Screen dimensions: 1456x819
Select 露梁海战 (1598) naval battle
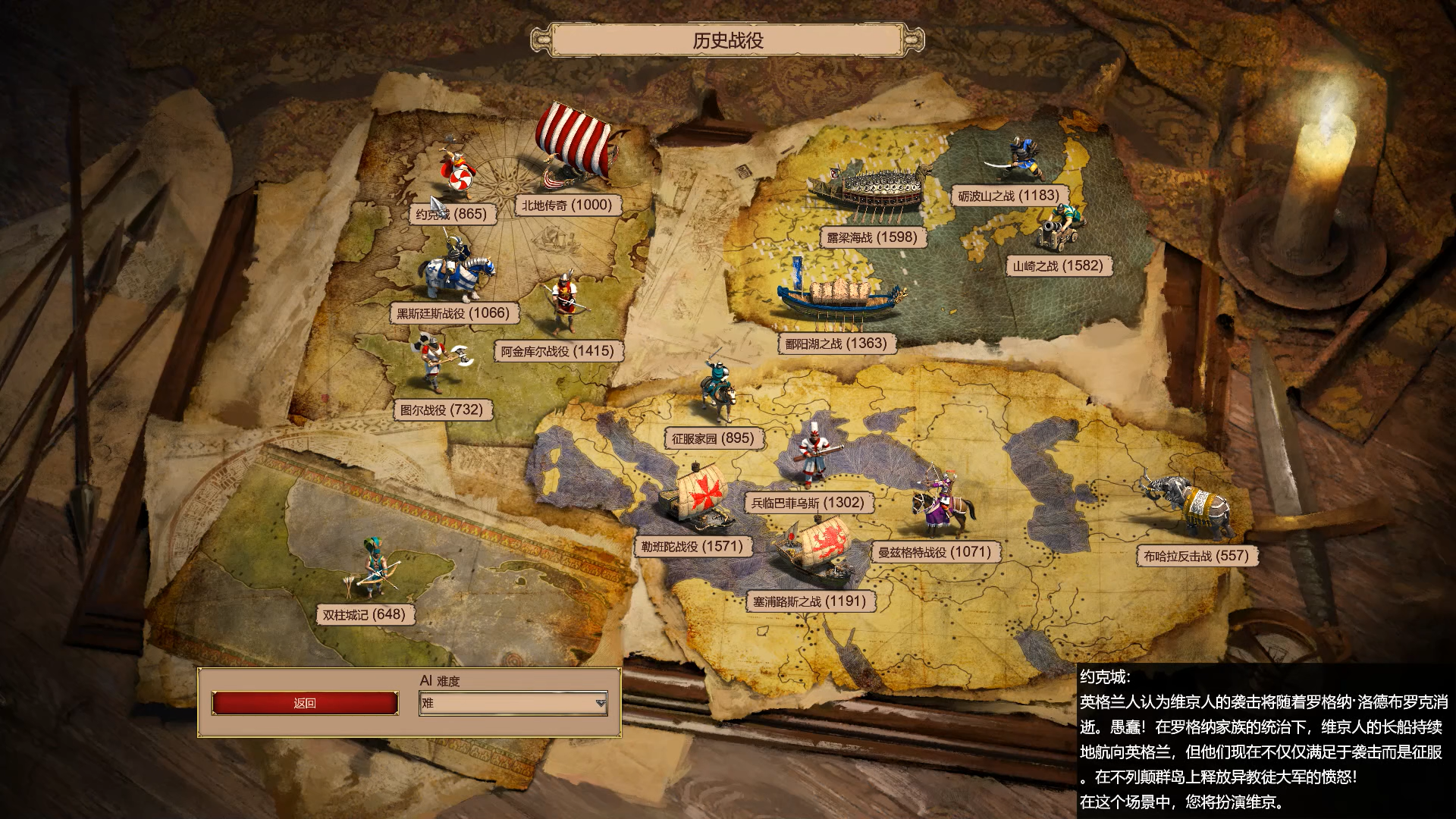(x=872, y=237)
